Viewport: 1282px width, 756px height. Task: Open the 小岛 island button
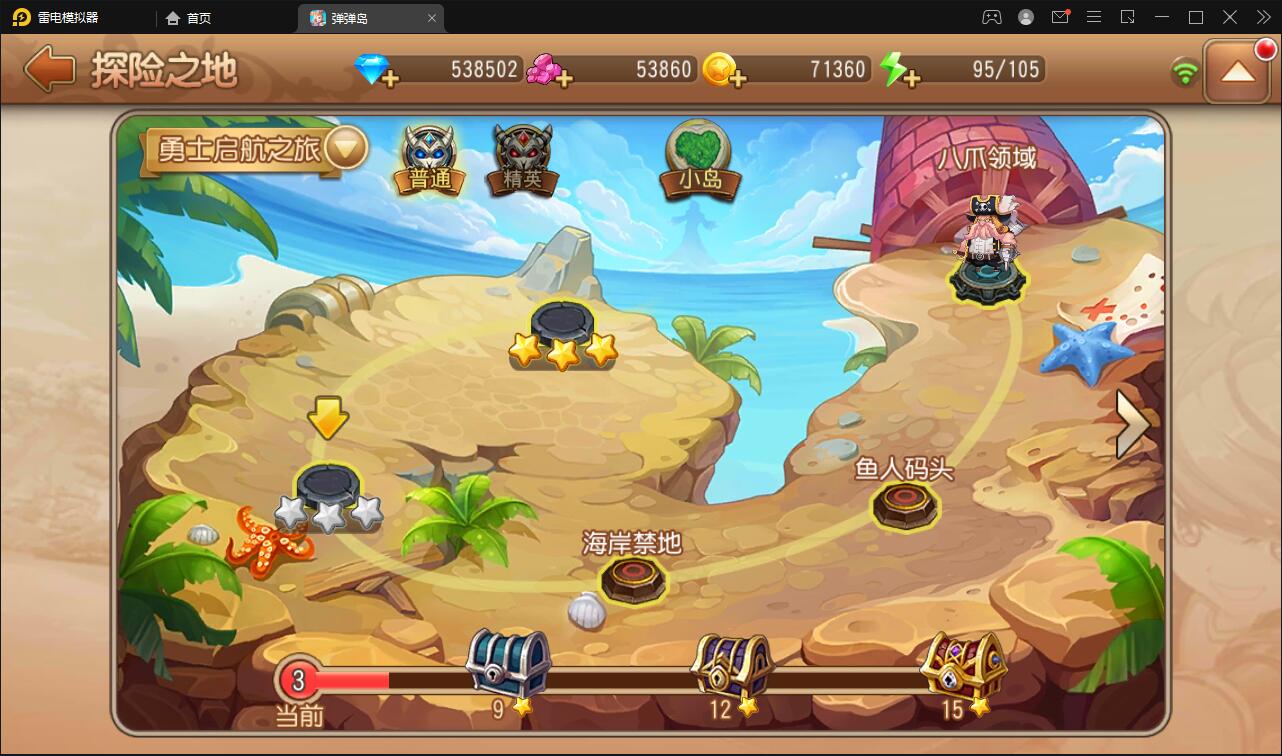[699, 158]
